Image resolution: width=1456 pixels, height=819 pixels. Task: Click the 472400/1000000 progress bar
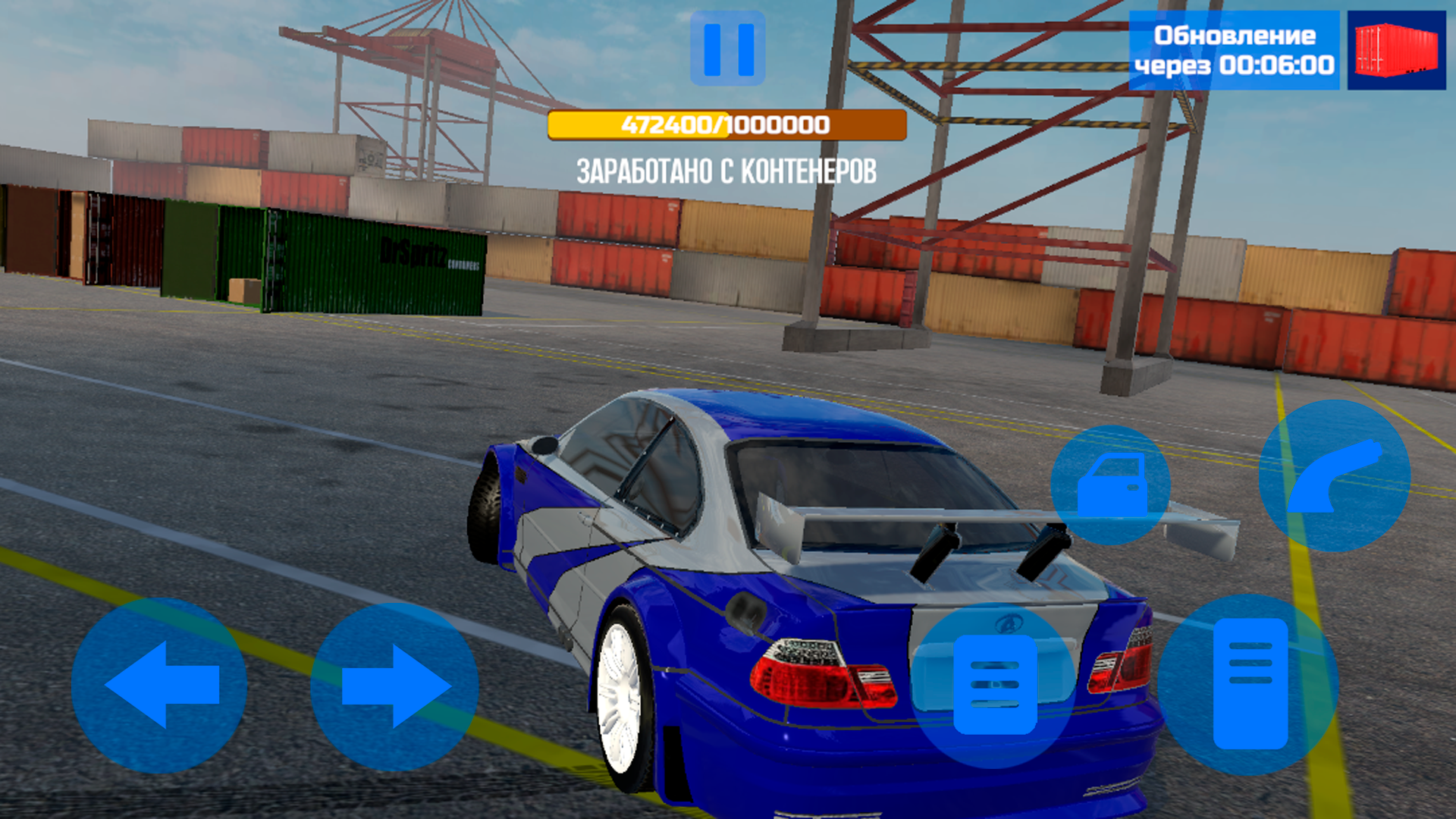[x=726, y=125]
